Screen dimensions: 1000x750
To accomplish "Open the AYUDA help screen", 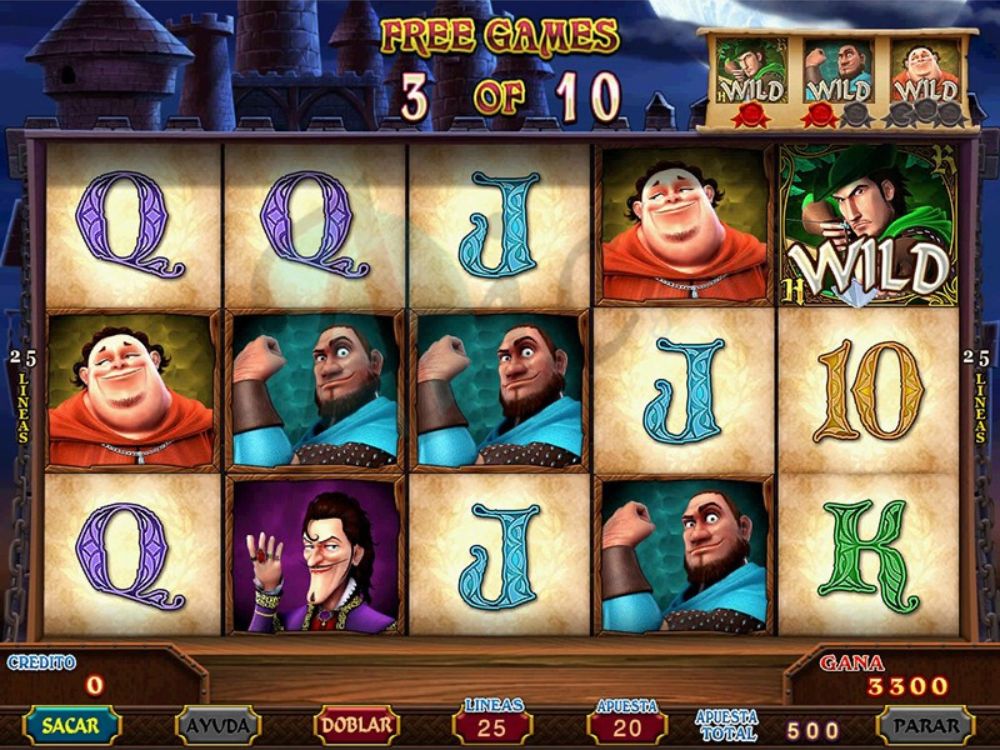I will [x=217, y=725].
